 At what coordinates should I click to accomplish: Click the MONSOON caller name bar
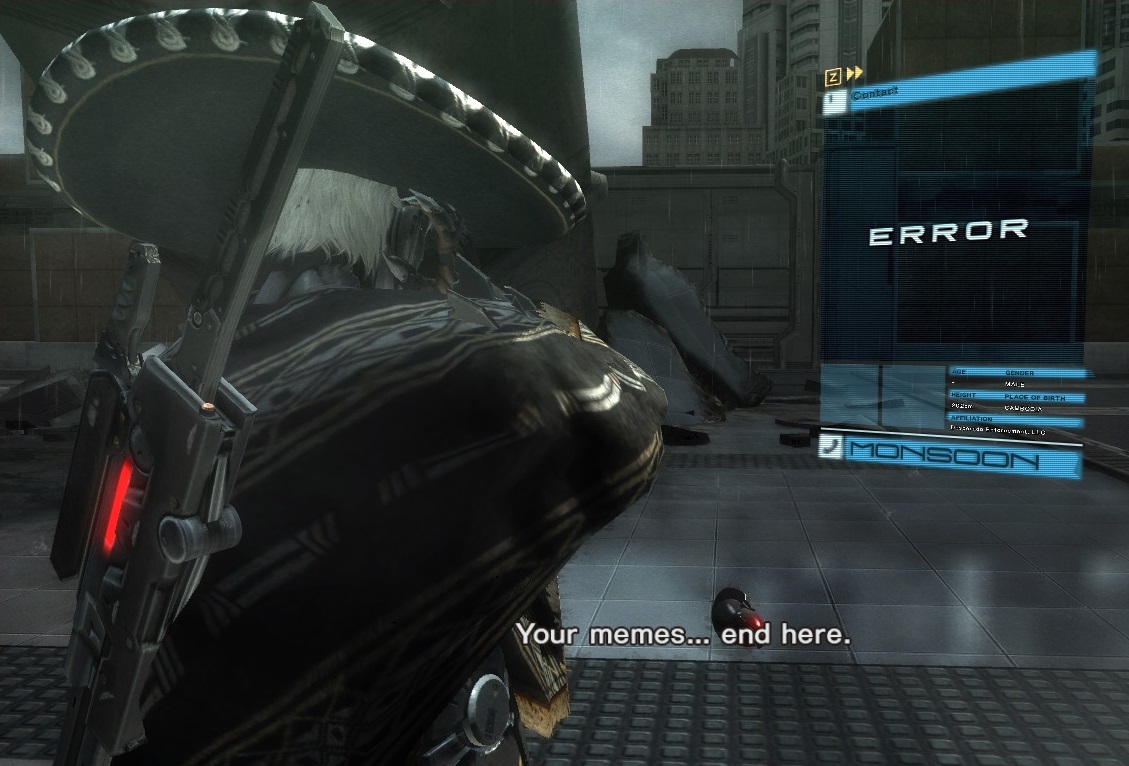(x=962, y=459)
